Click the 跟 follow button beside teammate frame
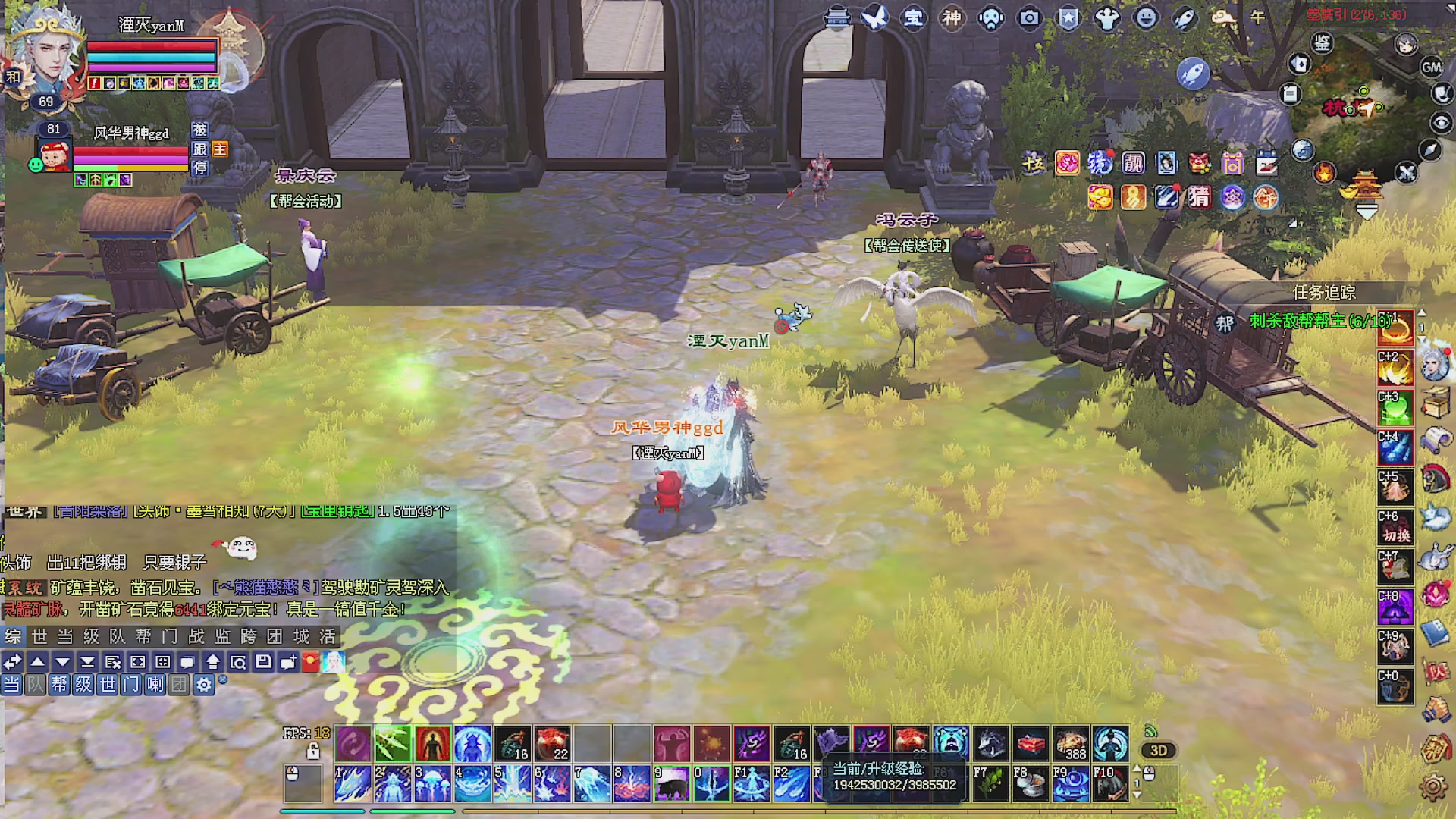The height and width of the screenshot is (819, 1456). click(x=199, y=149)
